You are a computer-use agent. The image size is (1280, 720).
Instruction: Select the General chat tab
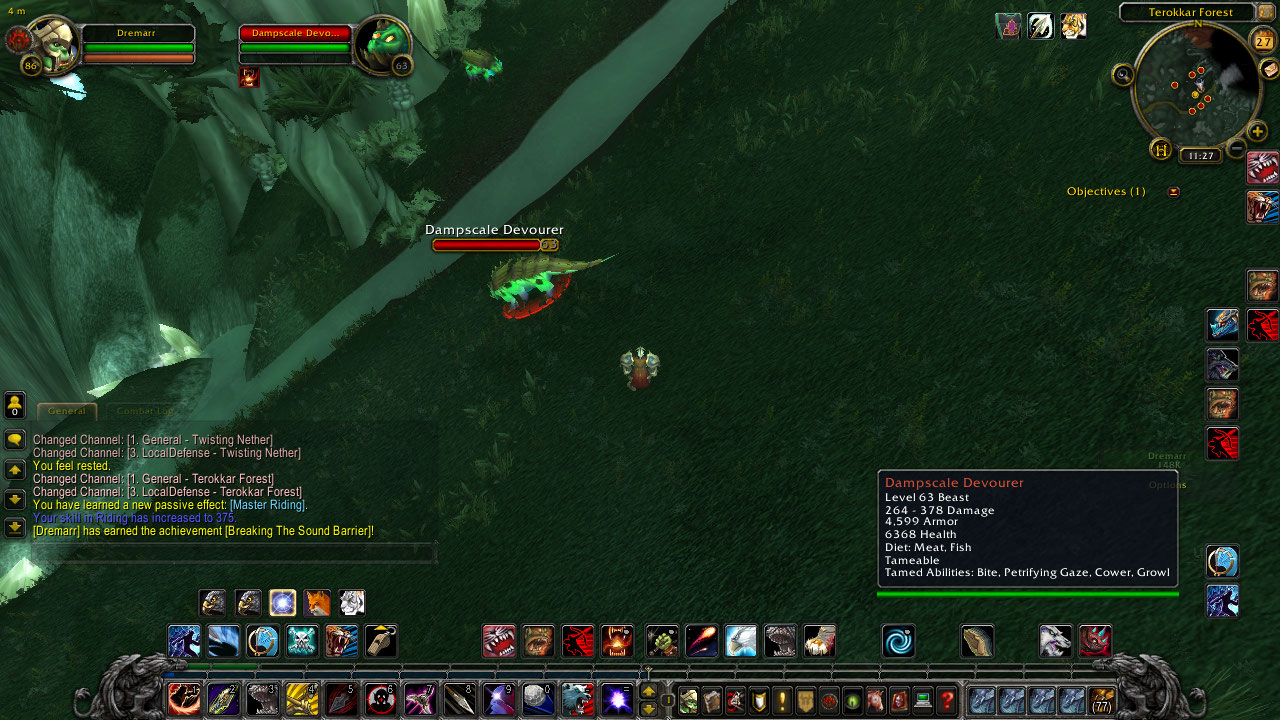(x=67, y=411)
